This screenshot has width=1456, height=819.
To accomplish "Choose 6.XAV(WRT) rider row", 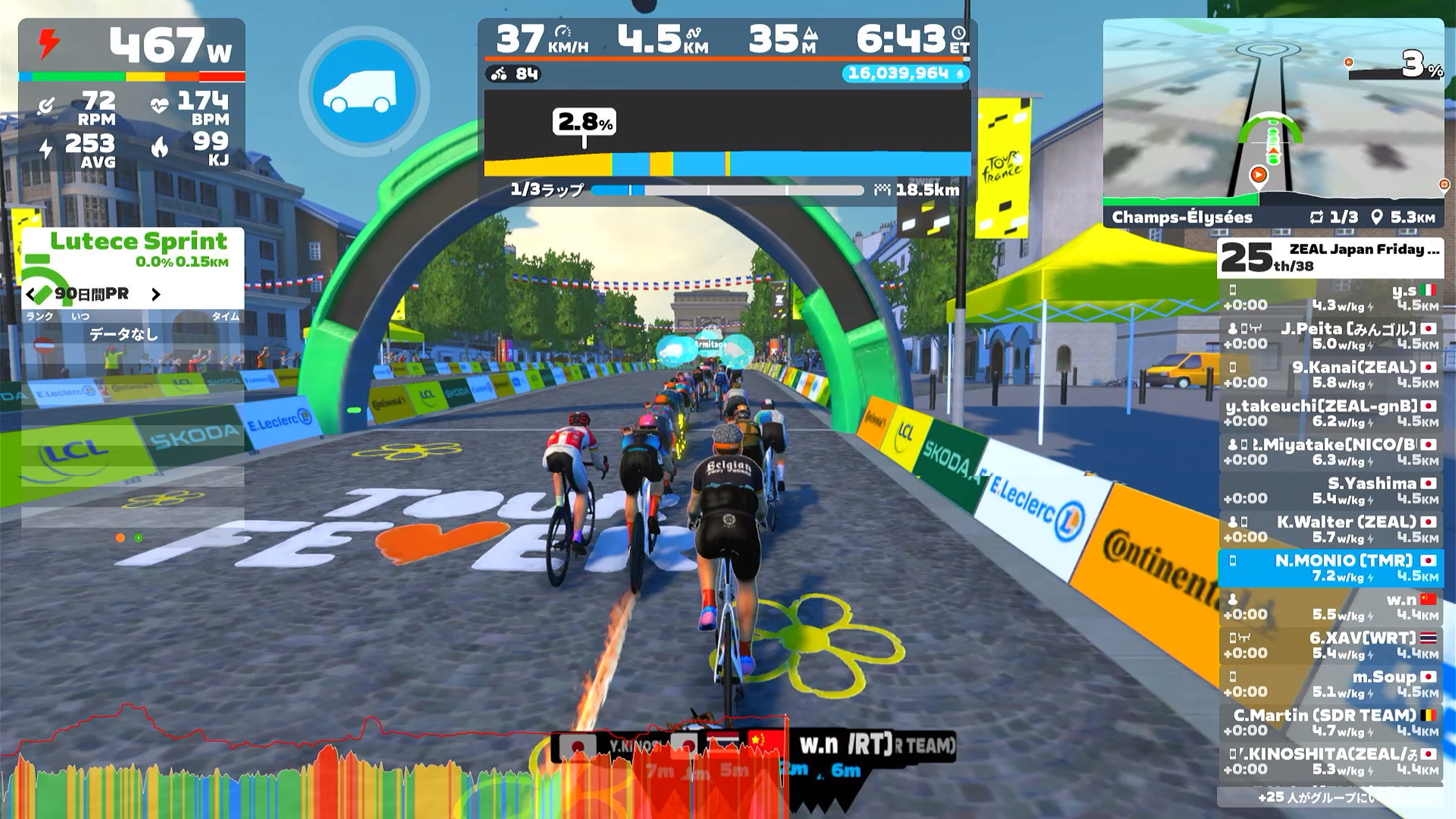I will [x=1330, y=645].
